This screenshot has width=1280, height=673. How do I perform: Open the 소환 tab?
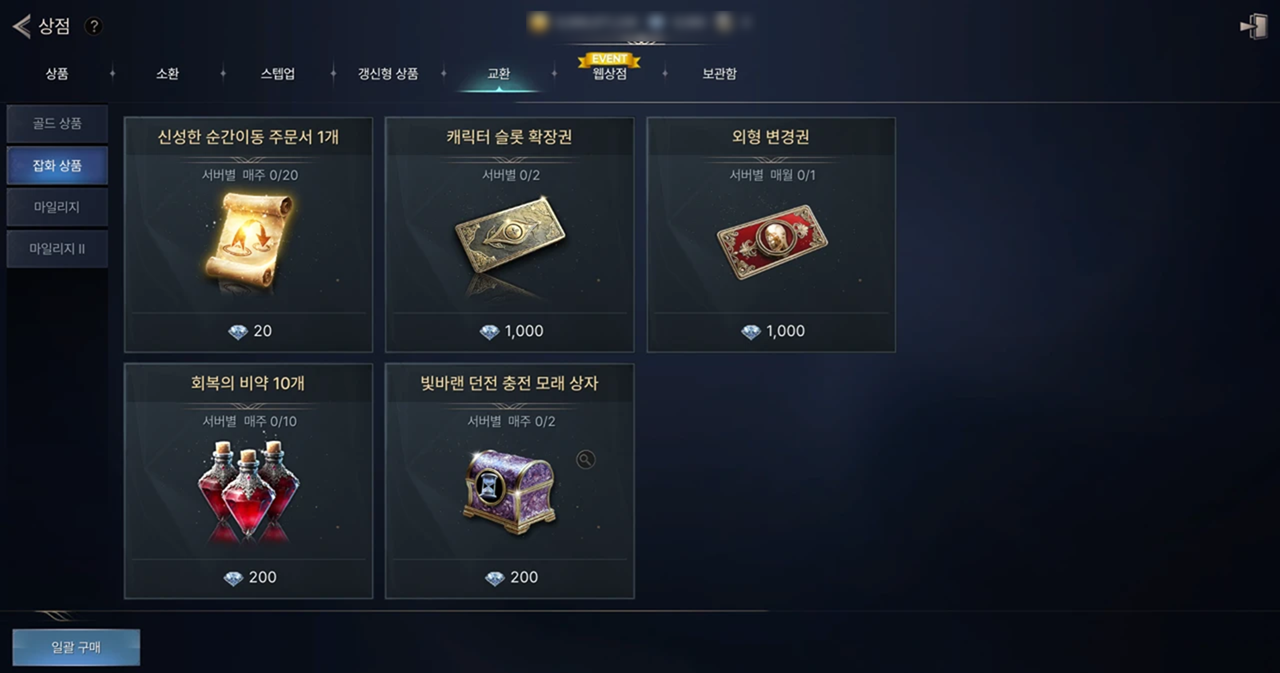[167, 74]
